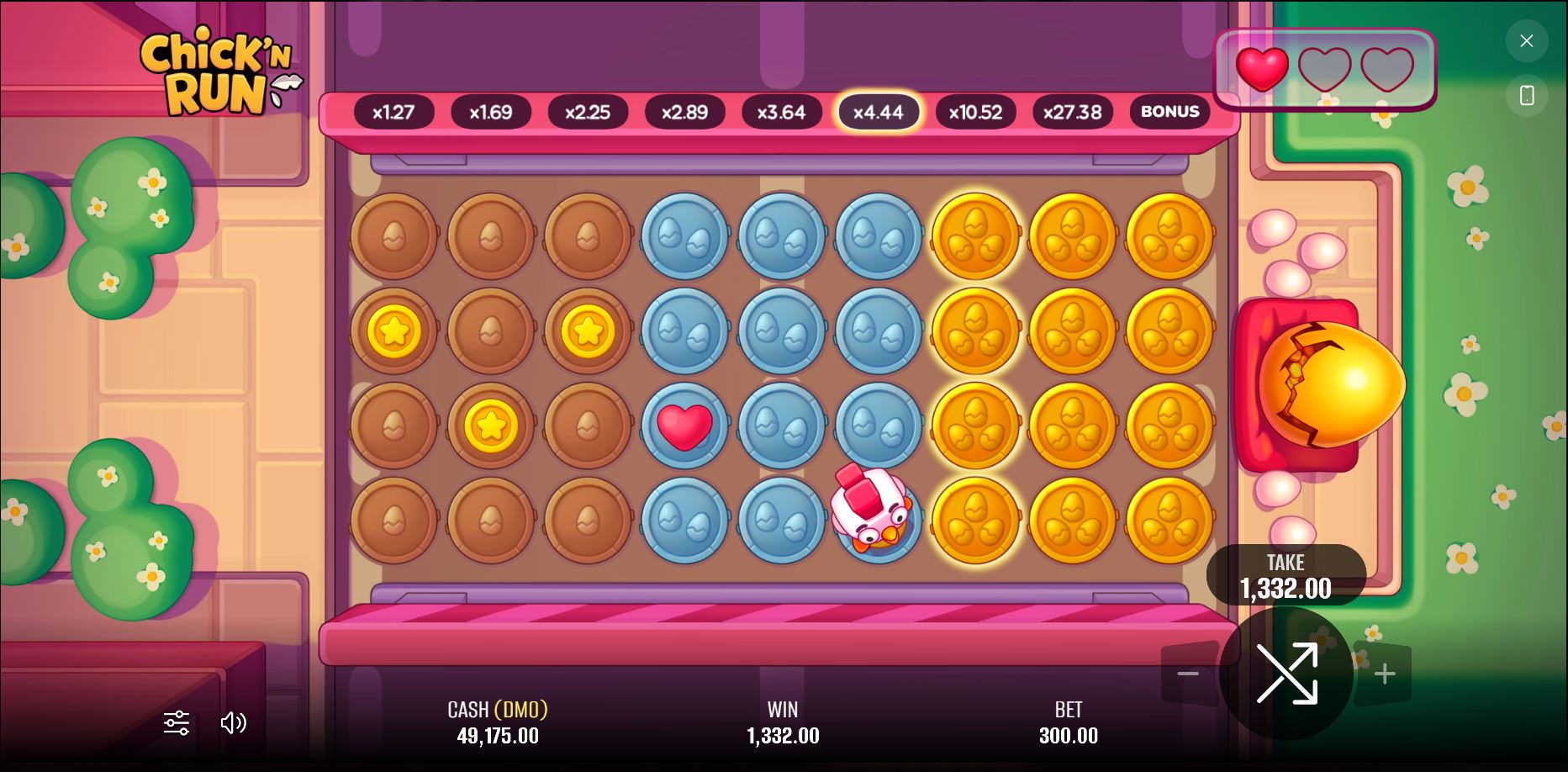Click the heart pickup on the grid
The image size is (1568, 772).
click(684, 425)
